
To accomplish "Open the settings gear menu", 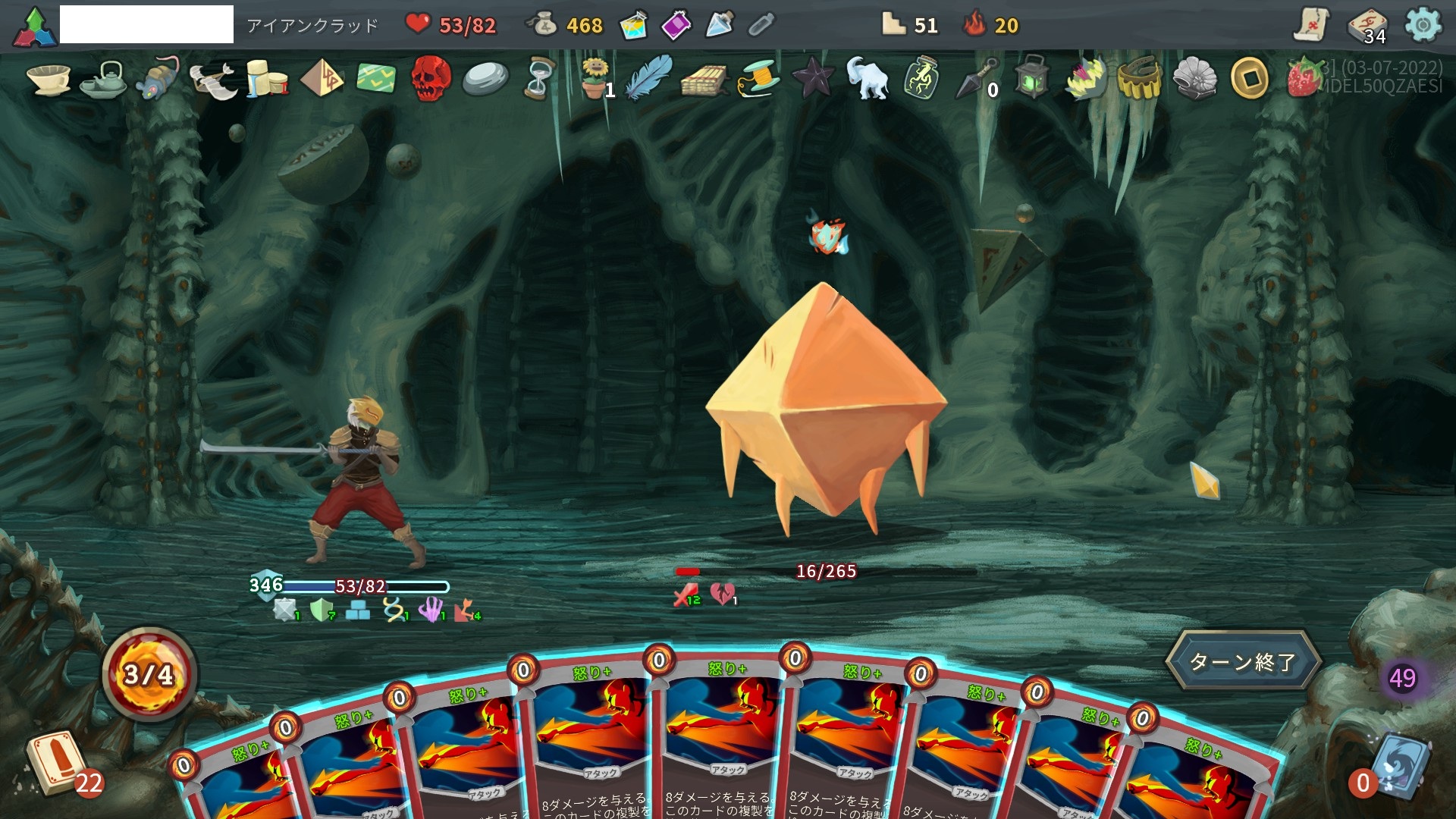I will click(1423, 26).
